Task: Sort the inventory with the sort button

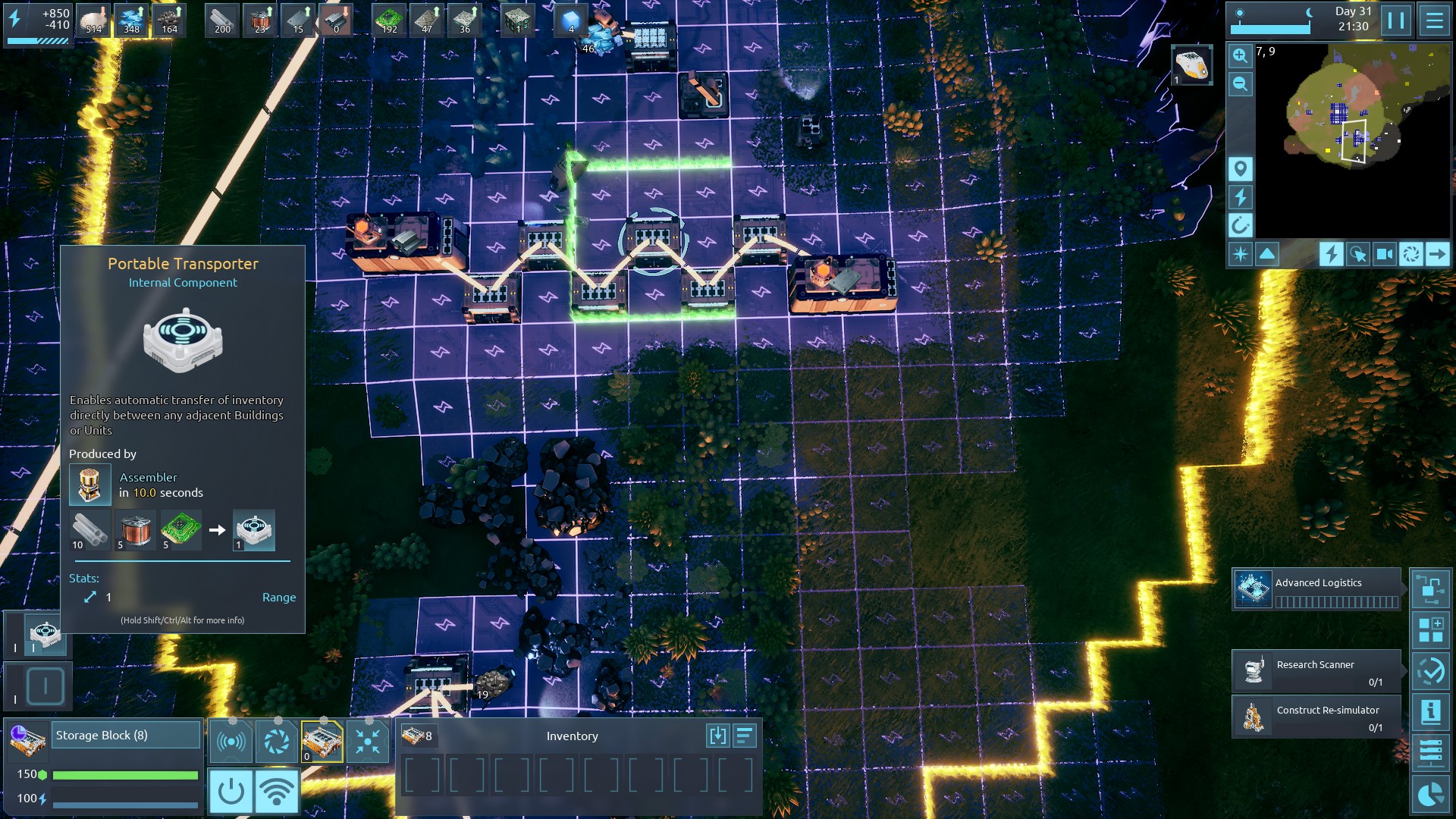Action: (745, 736)
